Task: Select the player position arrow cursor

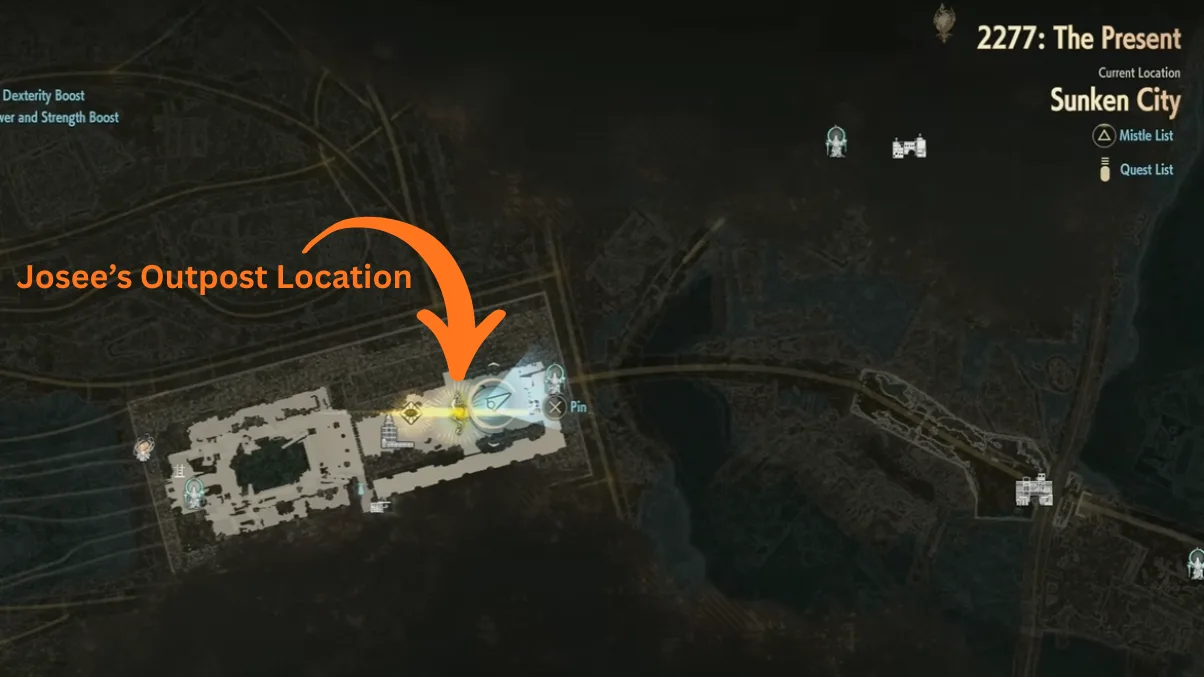Action: 491,401
